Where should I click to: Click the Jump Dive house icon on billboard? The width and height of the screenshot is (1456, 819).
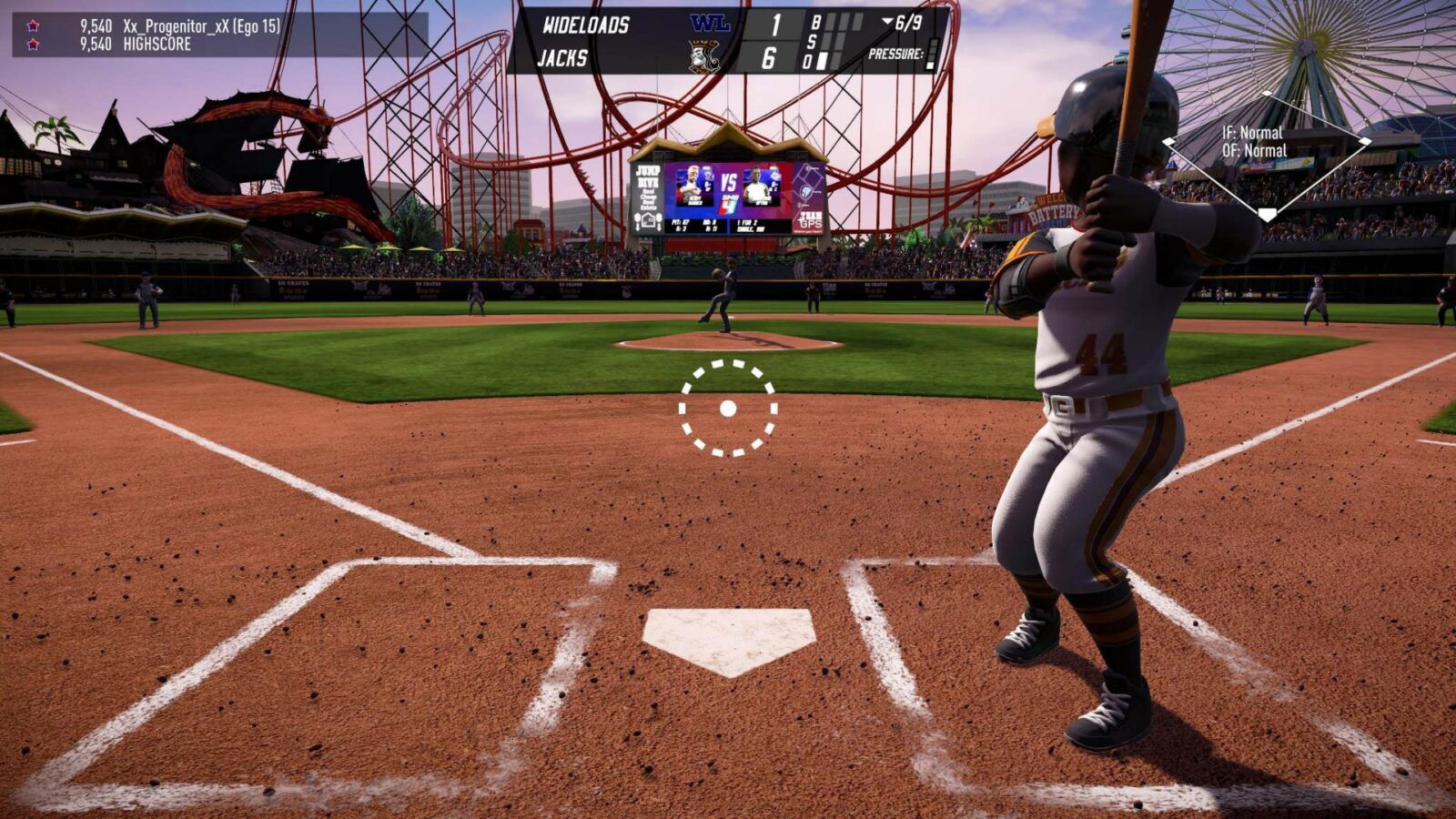tap(647, 221)
